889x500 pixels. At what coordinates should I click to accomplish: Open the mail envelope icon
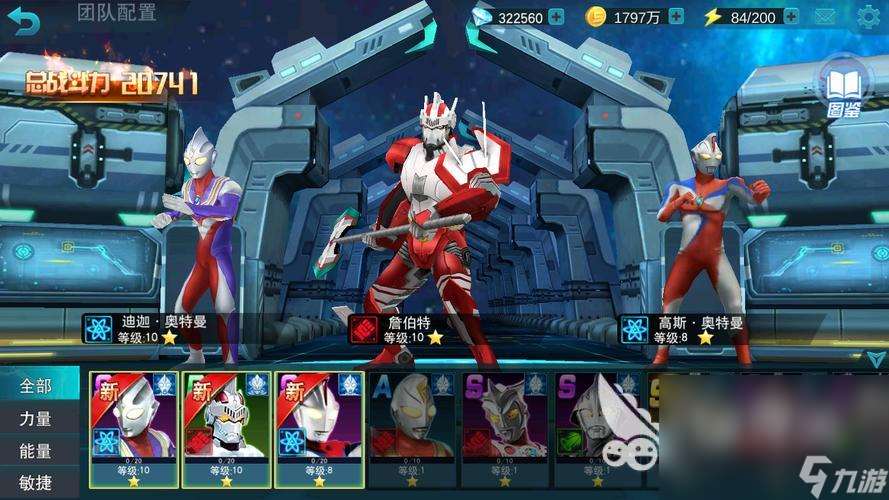click(825, 17)
